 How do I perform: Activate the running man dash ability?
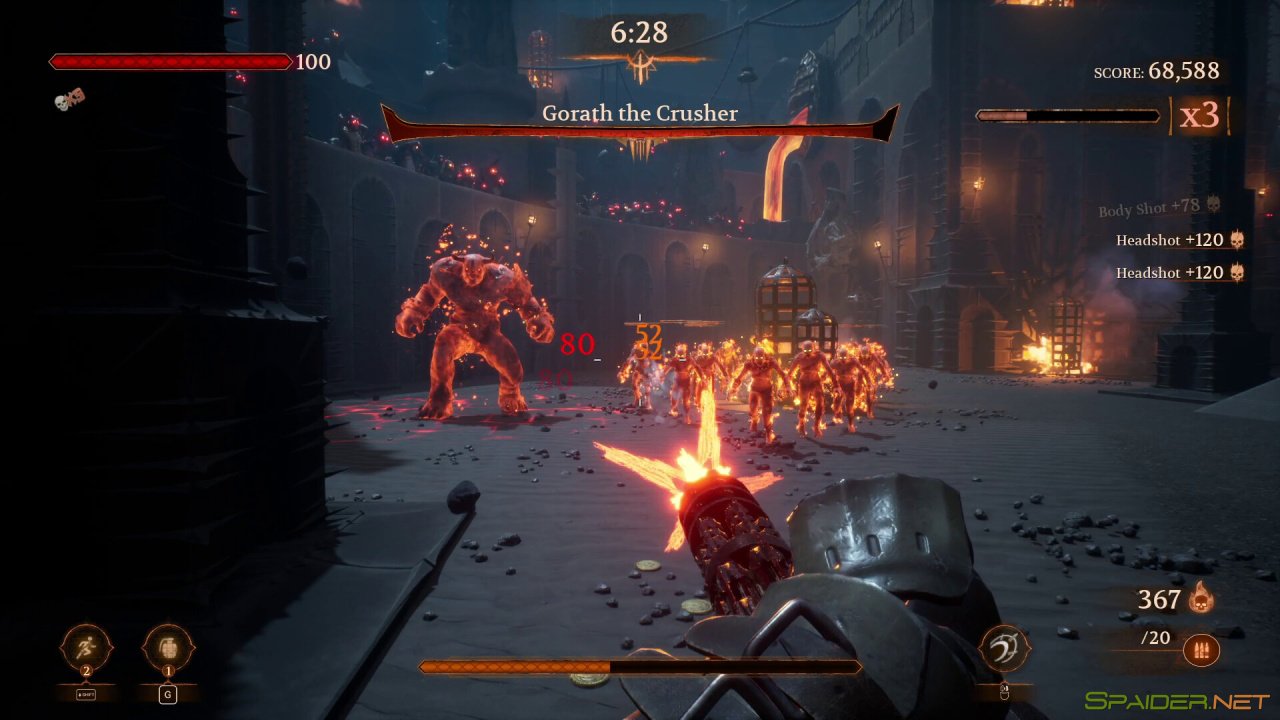(x=86, y=647)
